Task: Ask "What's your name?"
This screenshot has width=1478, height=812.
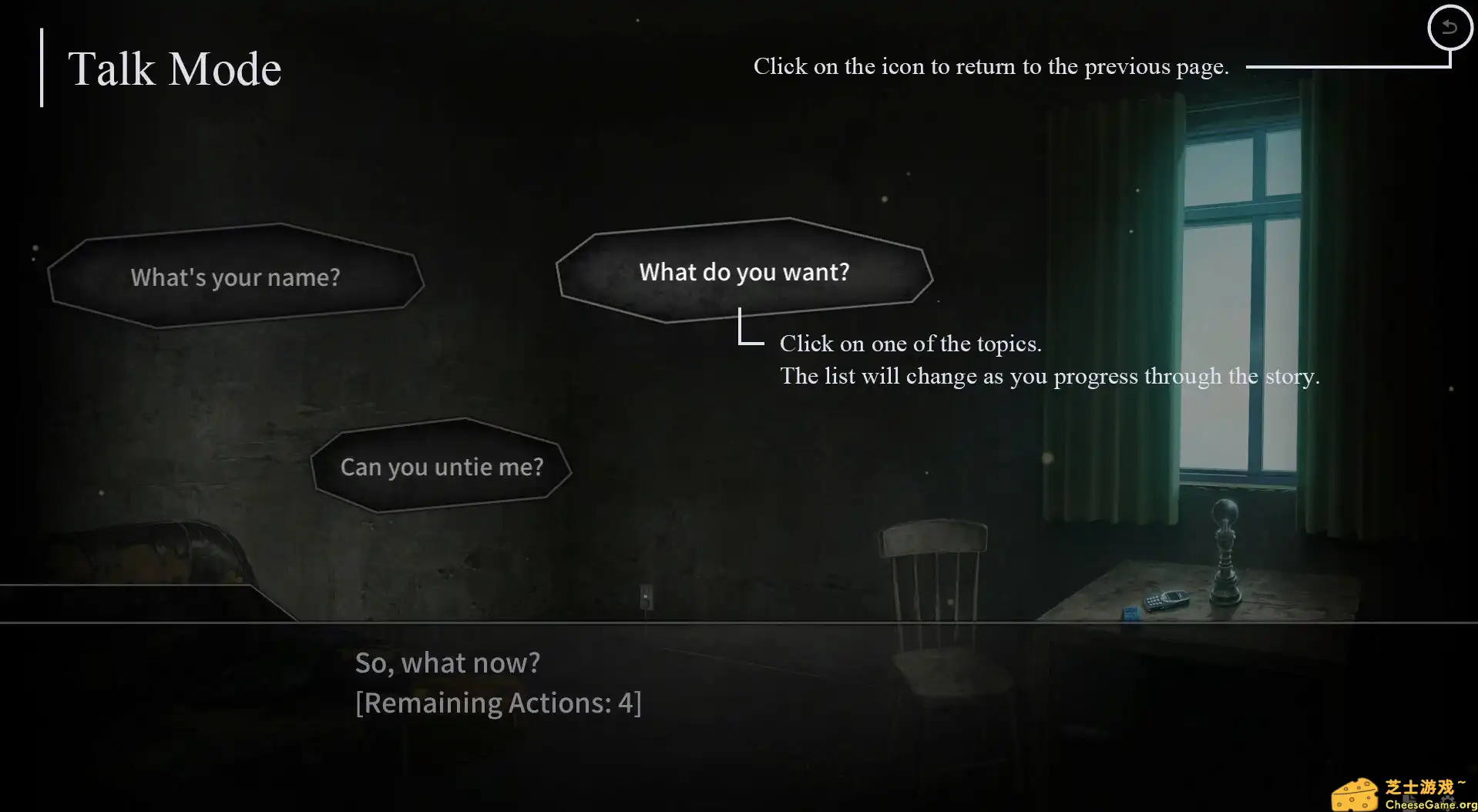Action: pos(235,277)
